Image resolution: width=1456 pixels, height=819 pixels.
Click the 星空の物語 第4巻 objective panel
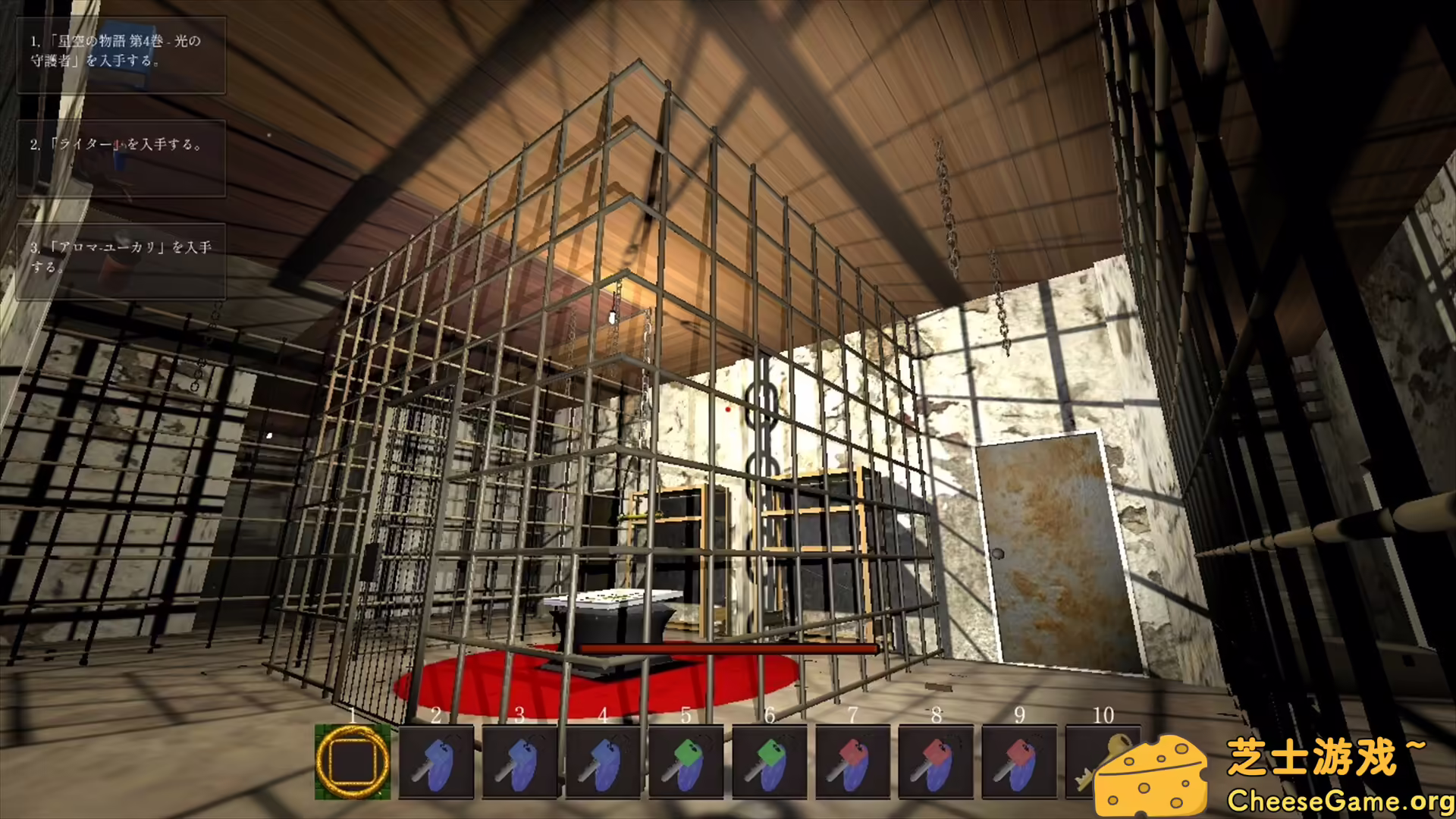pyautogui.click(x=121, y=55)
